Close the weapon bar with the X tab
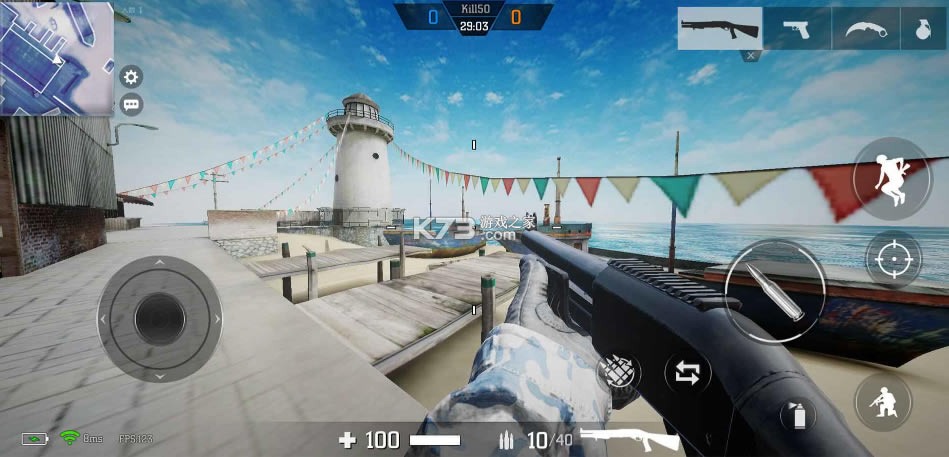The height and width of the screenshot is (457, 949). [x=750, y=56]
